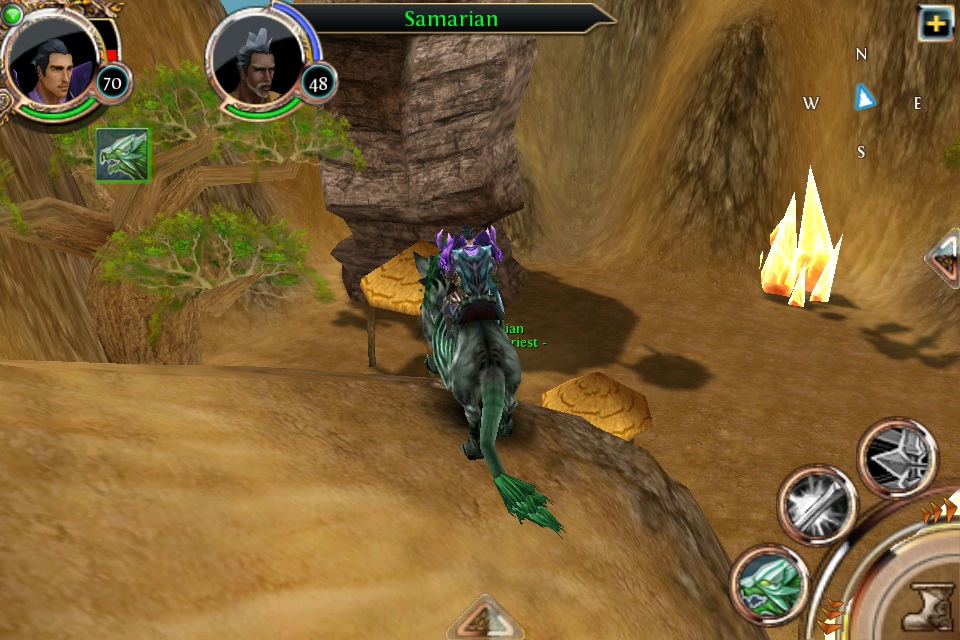960x640 pixels.
Task: Activate the armored gauntlet skill
Action: 897,457
